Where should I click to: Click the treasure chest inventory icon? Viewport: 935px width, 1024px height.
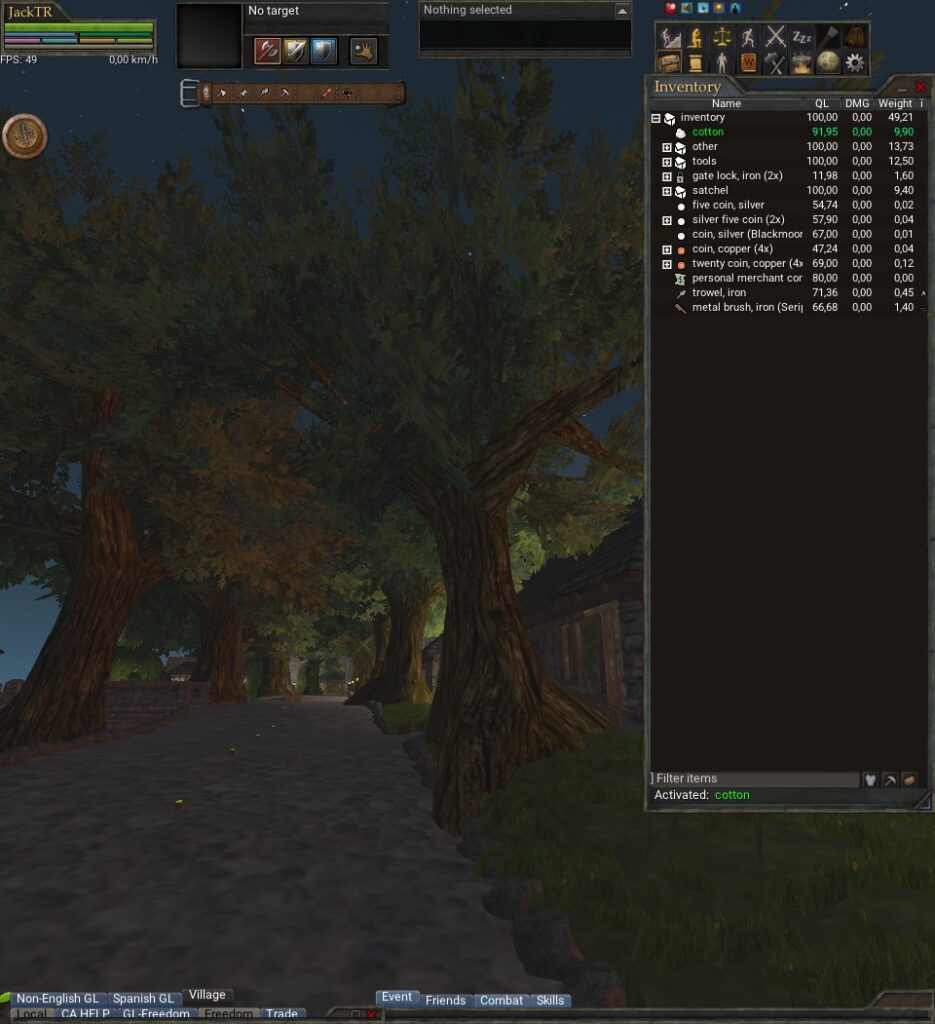pos(668,63)
